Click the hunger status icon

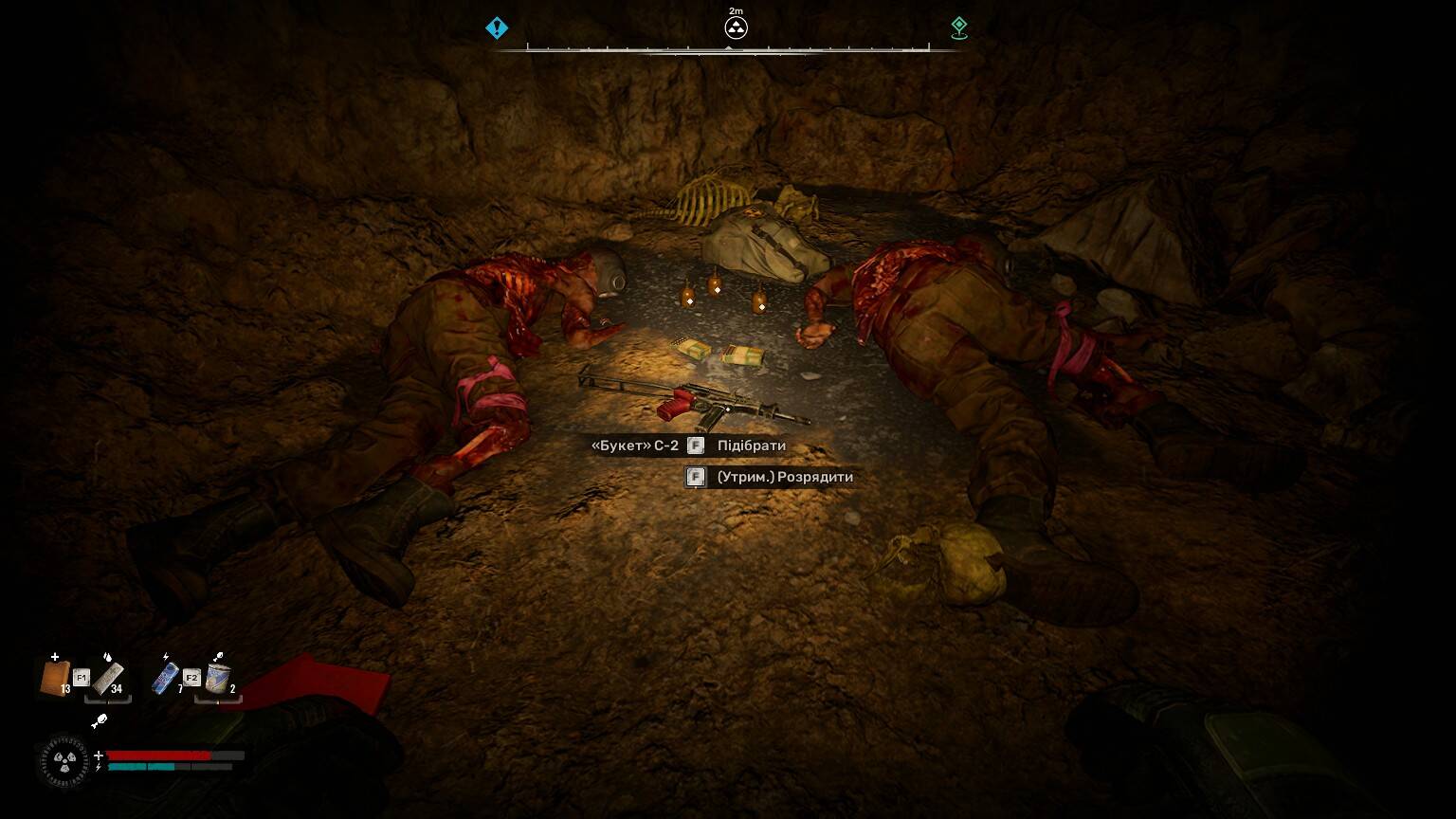point(99,722)
